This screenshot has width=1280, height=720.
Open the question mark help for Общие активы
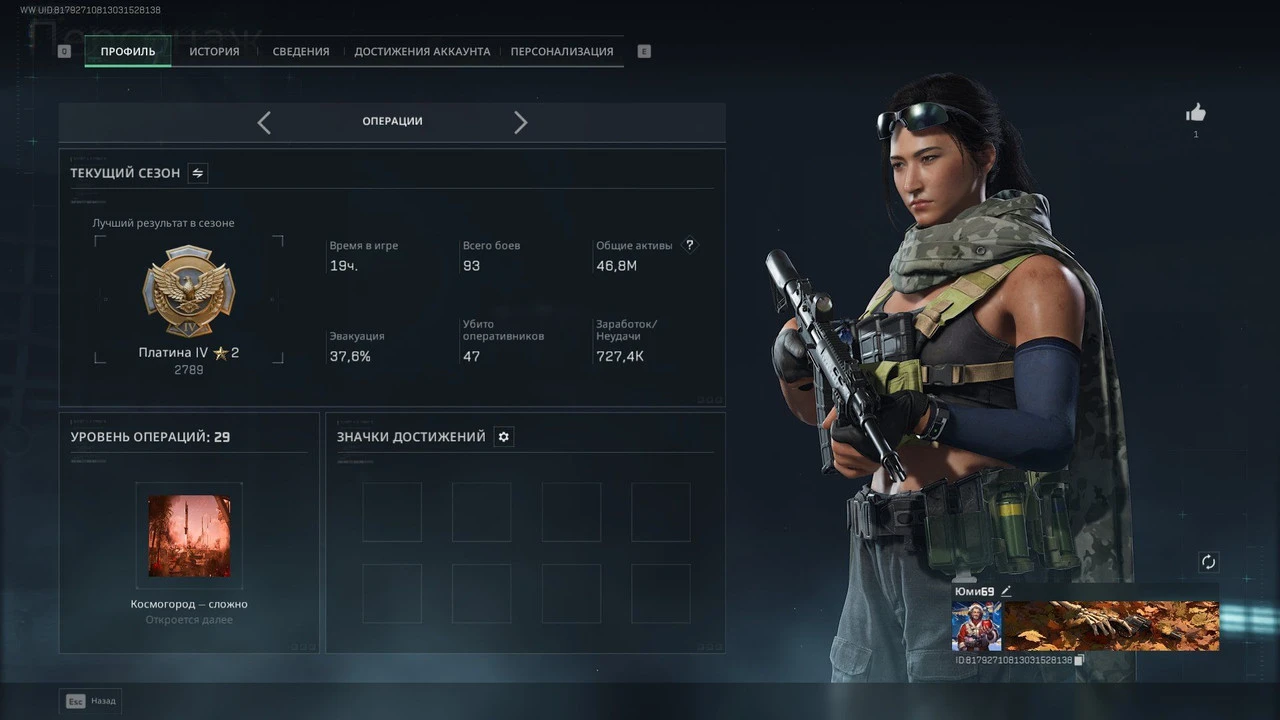689,245
